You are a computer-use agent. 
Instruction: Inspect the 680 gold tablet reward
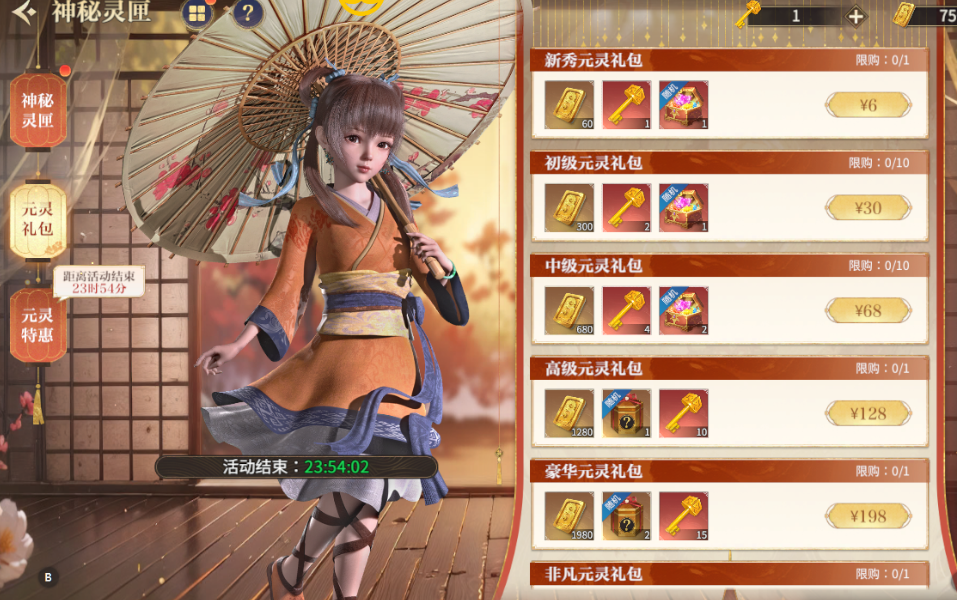(569, 311)
